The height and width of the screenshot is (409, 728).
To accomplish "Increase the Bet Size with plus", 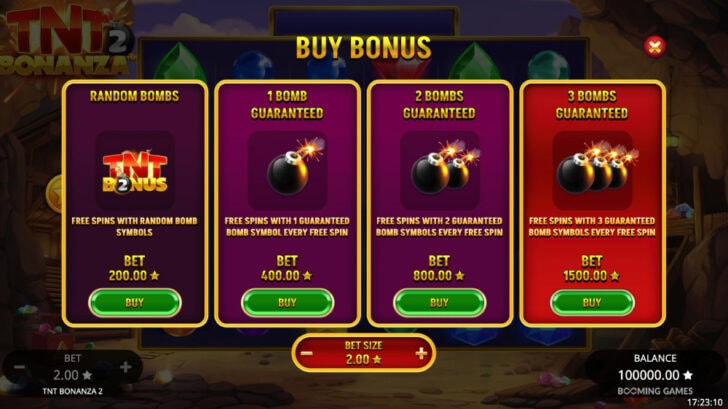I will (x=421, y=353).
